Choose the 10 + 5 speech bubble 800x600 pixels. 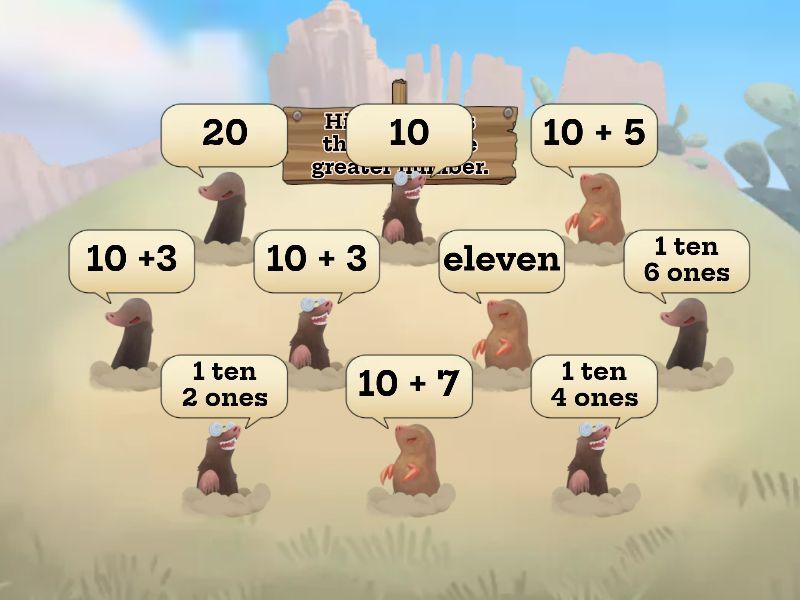[x=594, y=133]
